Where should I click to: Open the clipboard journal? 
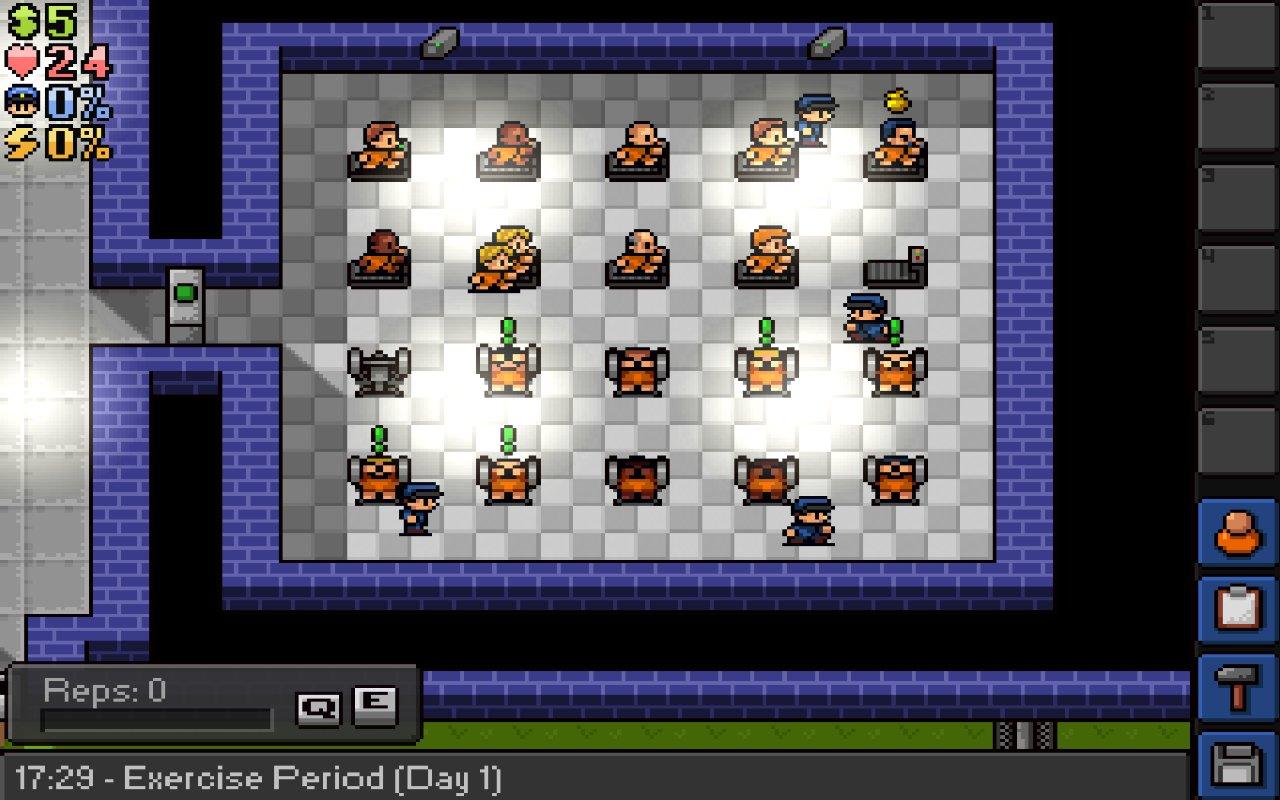tap(1237, 609)
